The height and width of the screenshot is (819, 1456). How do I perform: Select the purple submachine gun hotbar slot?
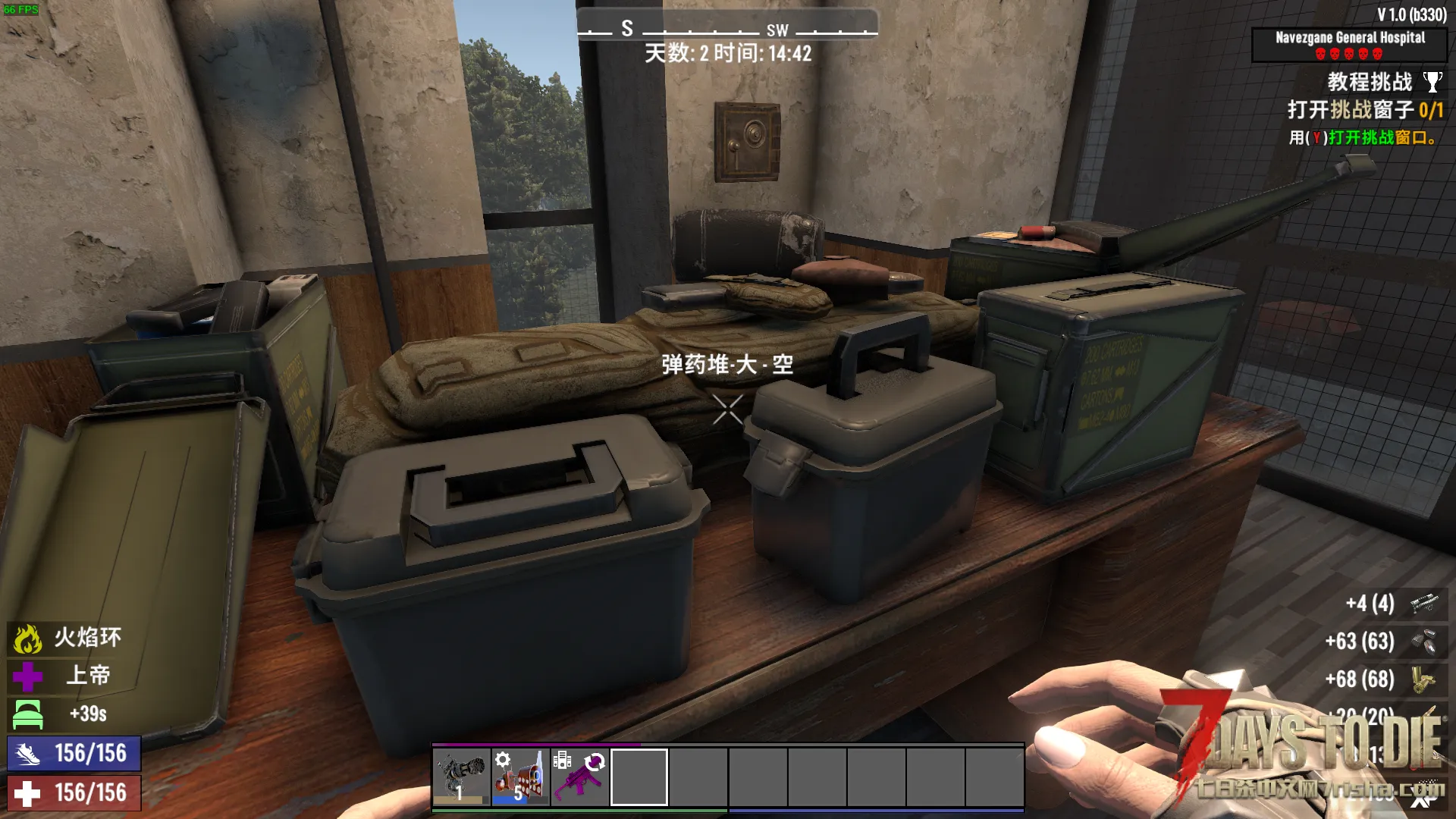(x=579, y=777)
